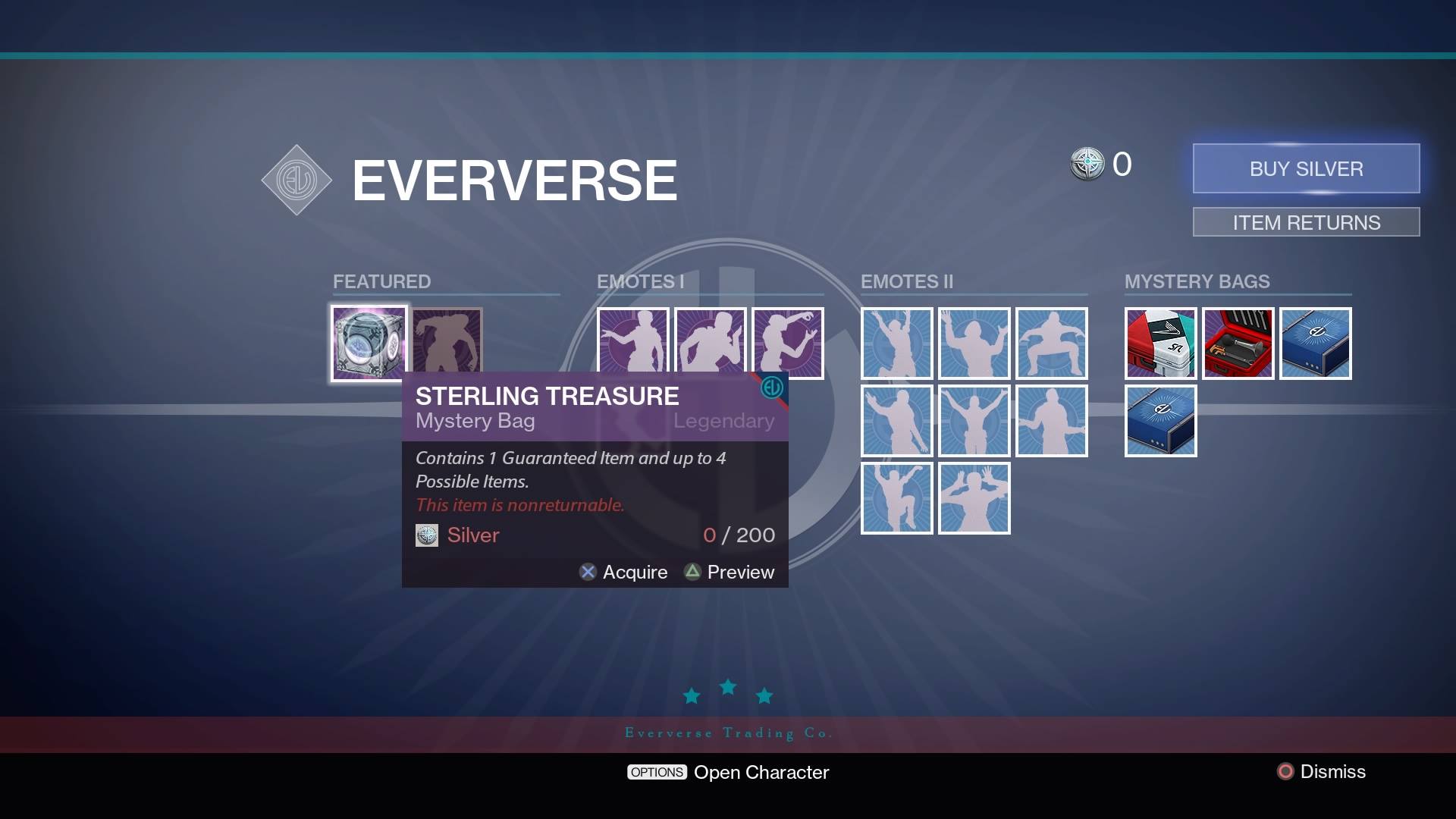Open ITEM RETURNS
This screenshot has width=1456, height=819.
point(1306,222)
